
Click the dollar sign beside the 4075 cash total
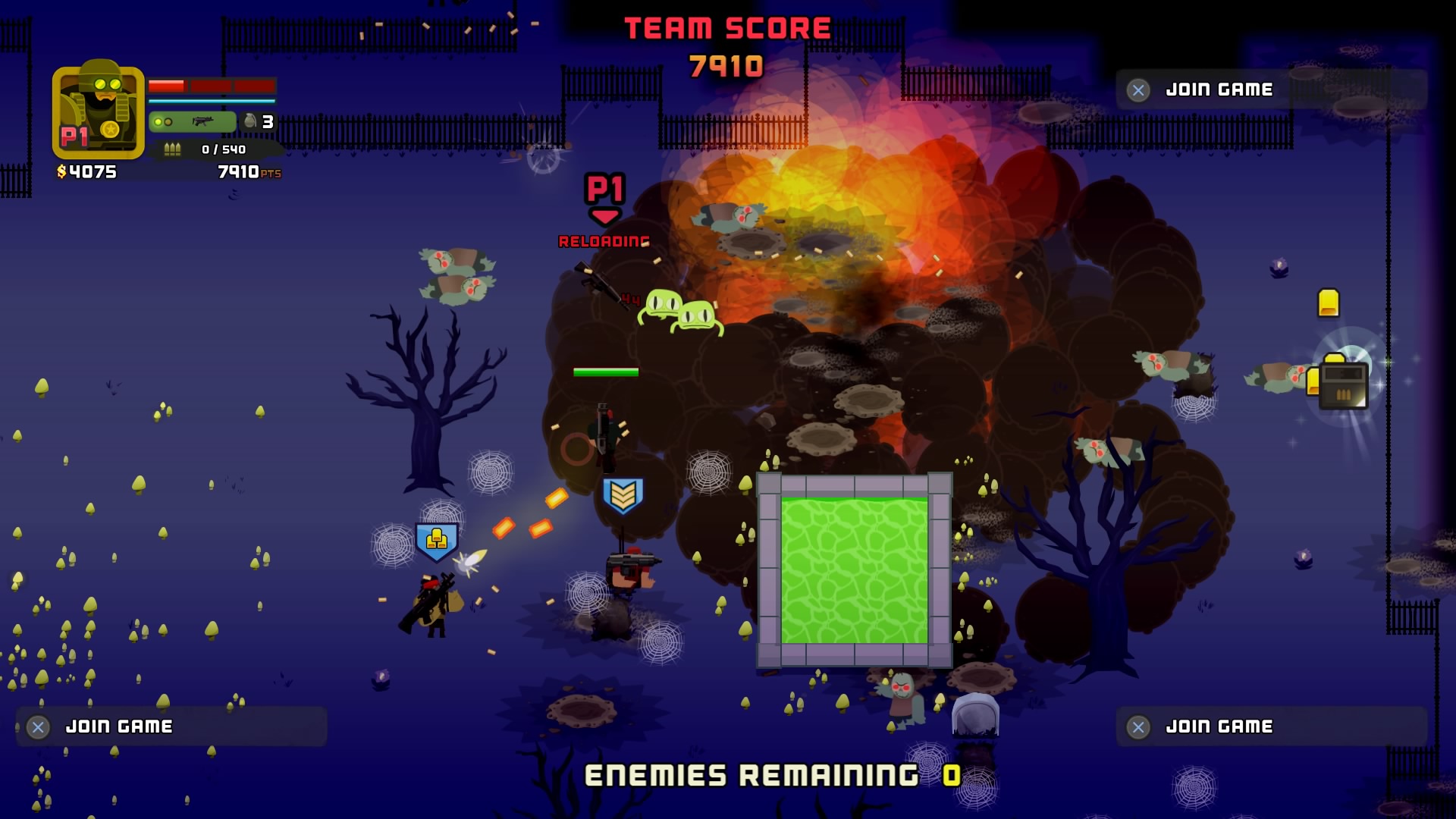pyautogui.click(x=61, y=172)
